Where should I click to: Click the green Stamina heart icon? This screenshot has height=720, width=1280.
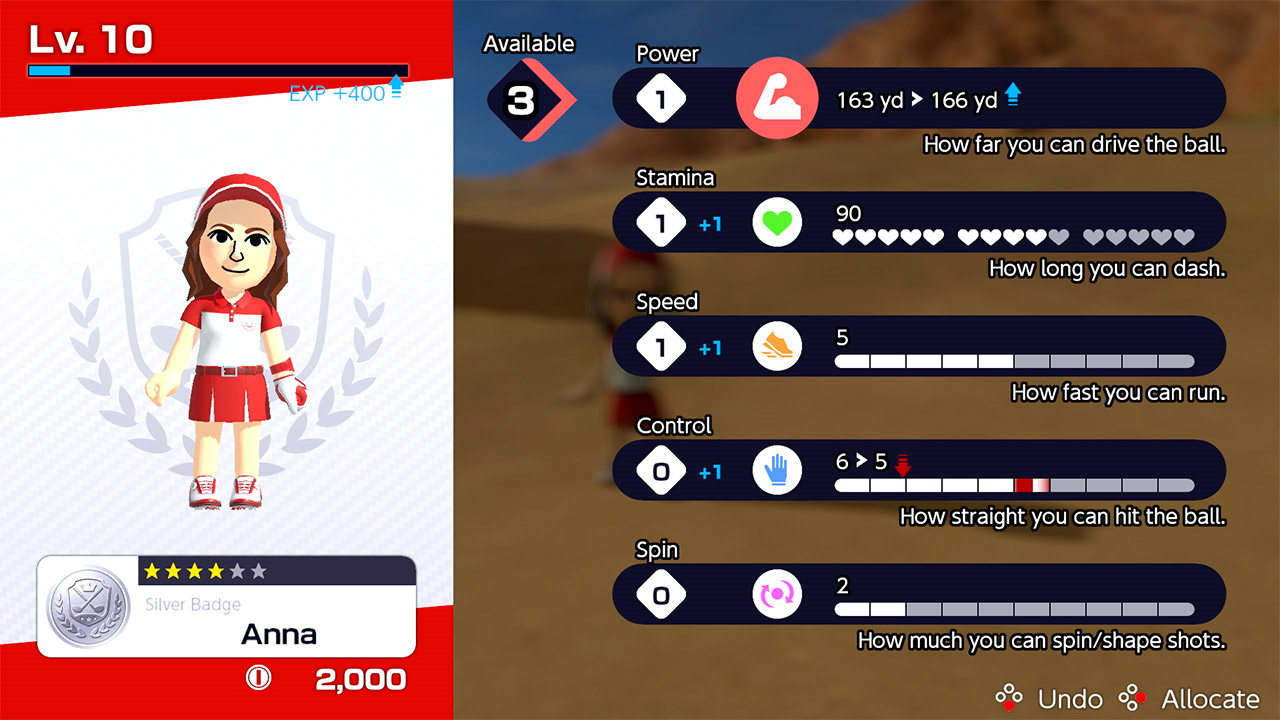777,221
